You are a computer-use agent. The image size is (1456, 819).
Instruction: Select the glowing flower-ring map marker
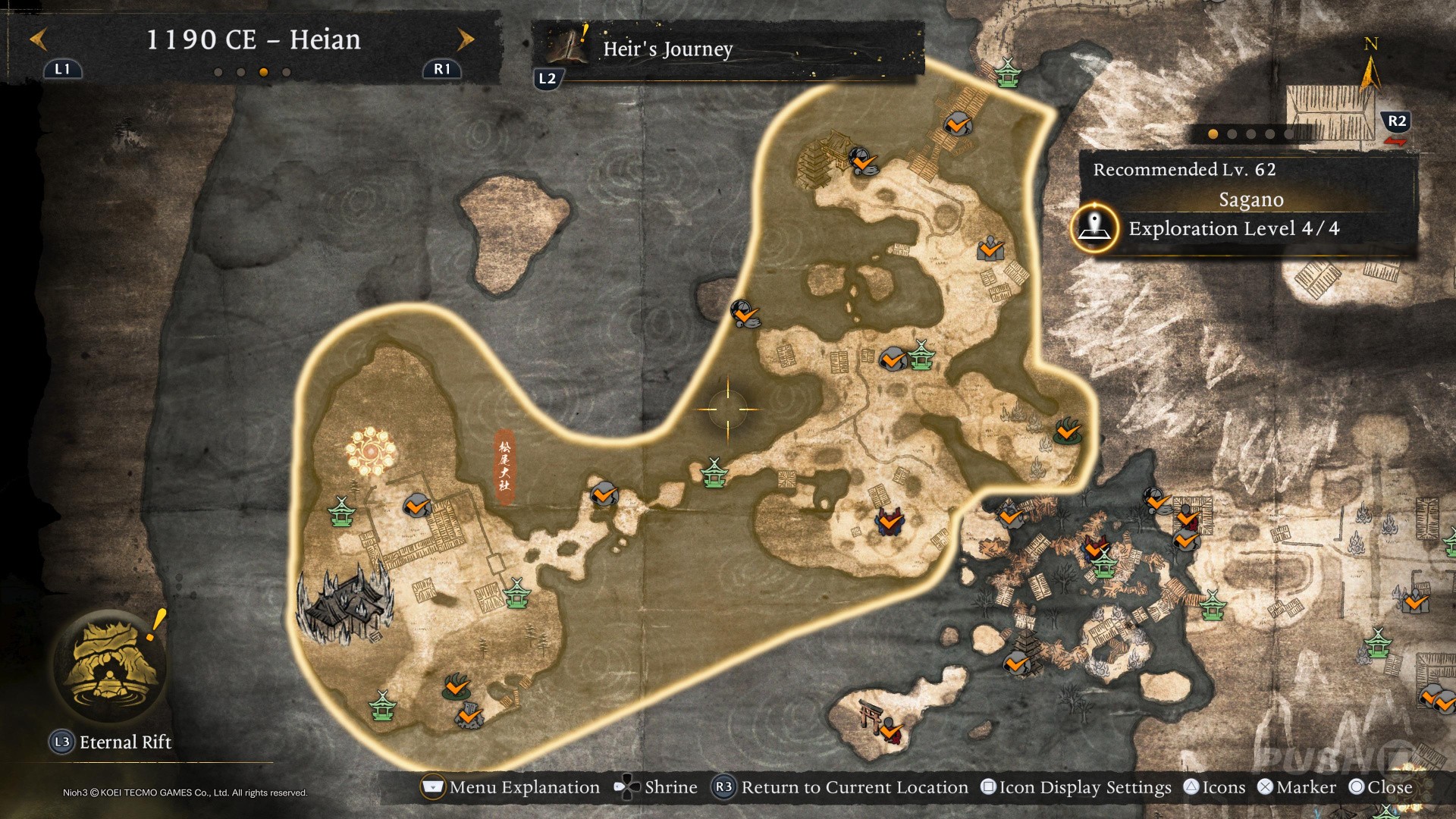click(x=371, y=451)
